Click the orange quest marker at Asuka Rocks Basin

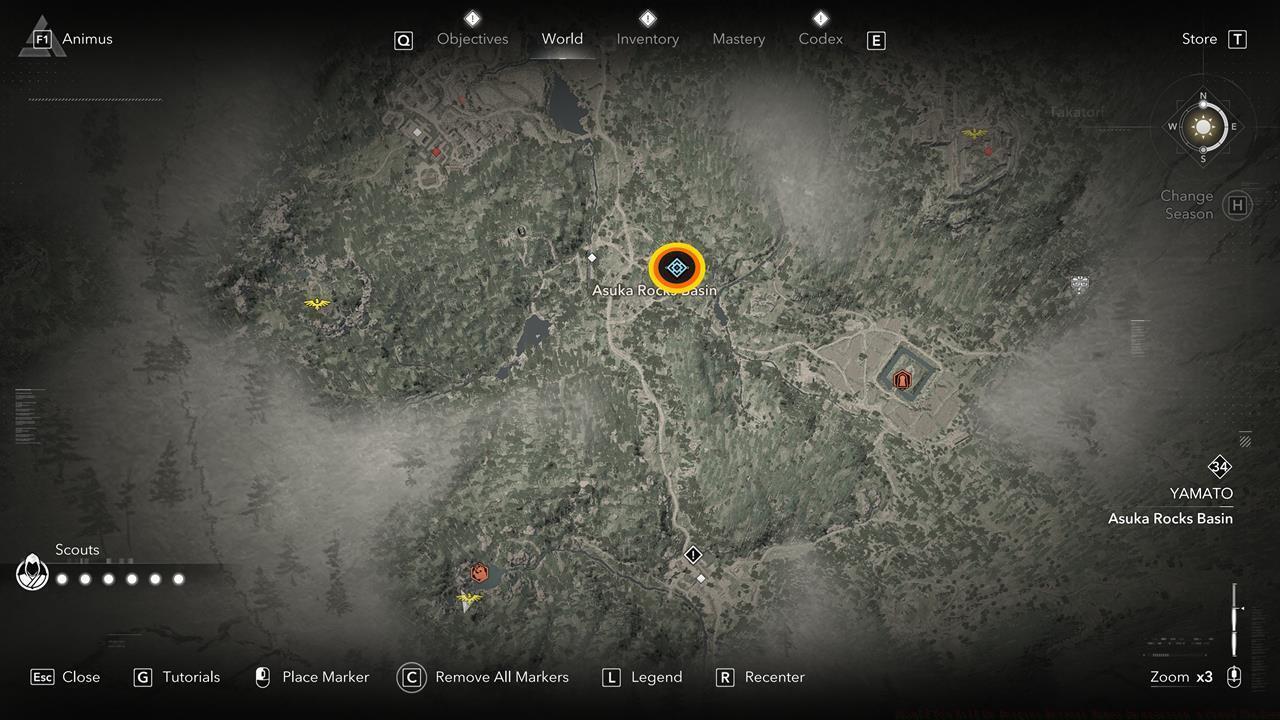point(677,267)
